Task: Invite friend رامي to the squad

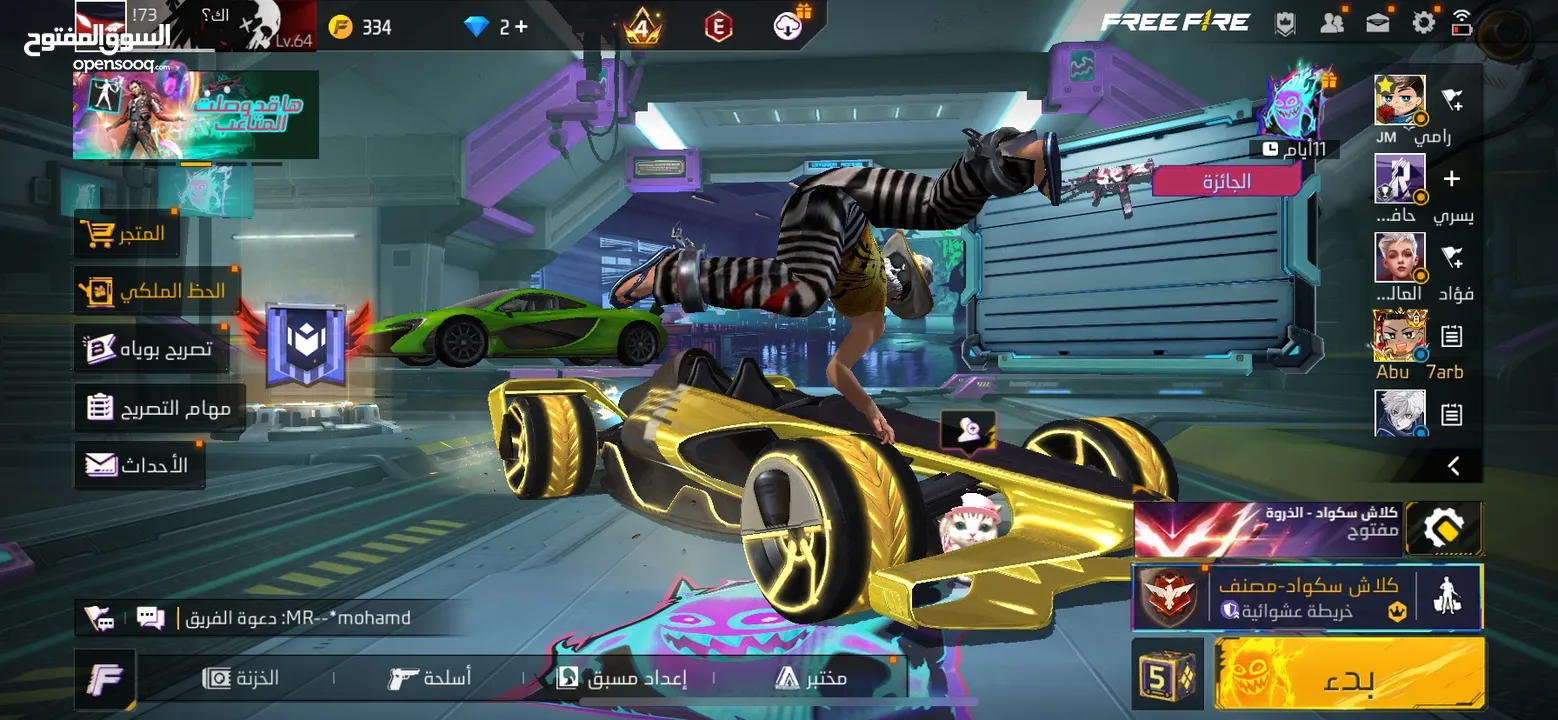Action: click(1452, 99)
